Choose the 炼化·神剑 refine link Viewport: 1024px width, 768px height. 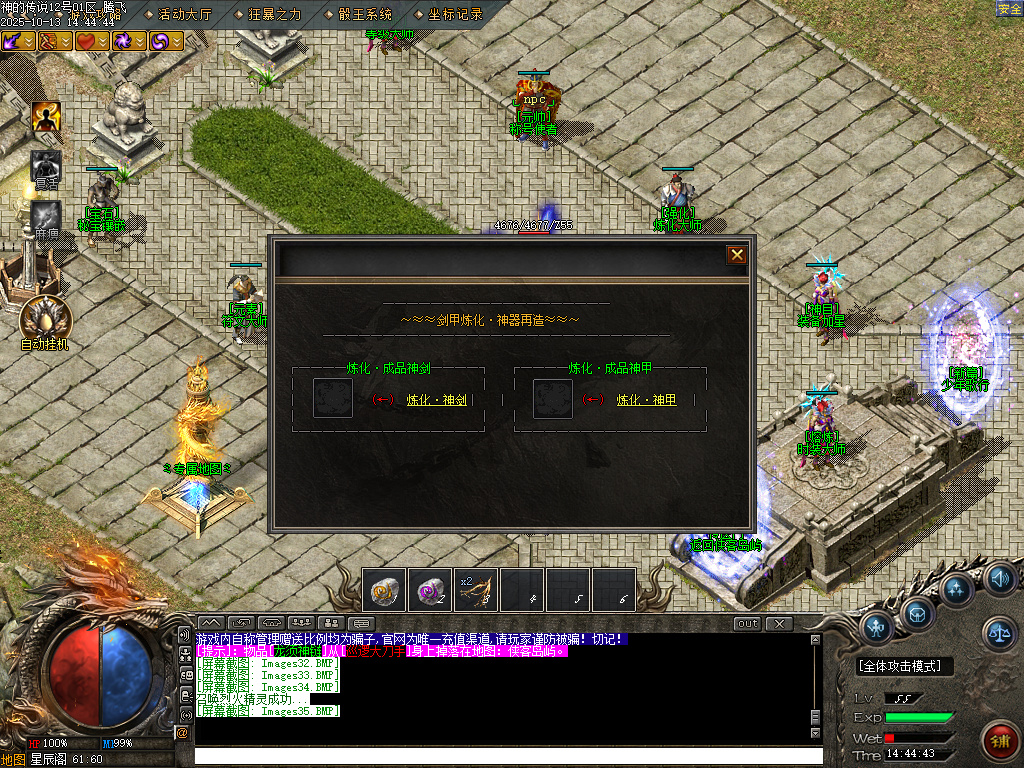(437, 400)
